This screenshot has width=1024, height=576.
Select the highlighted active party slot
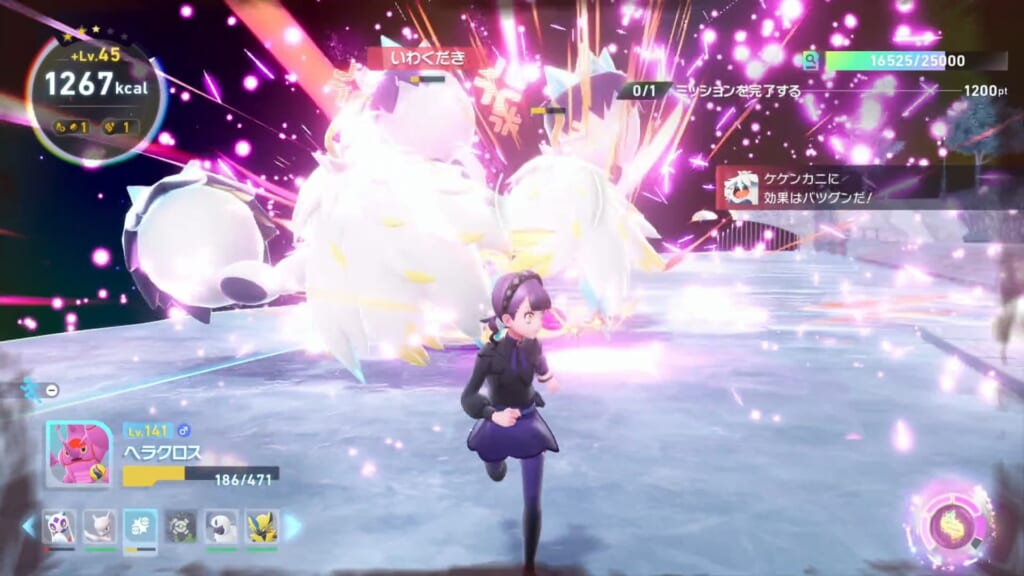[x=140, y=527]
